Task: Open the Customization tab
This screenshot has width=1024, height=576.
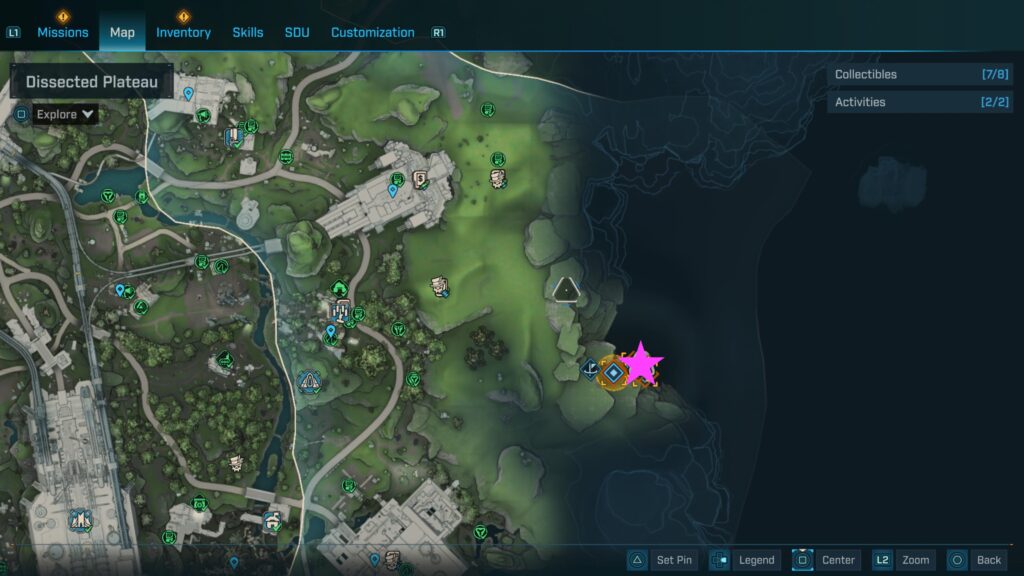Action: tap(372, 32)
